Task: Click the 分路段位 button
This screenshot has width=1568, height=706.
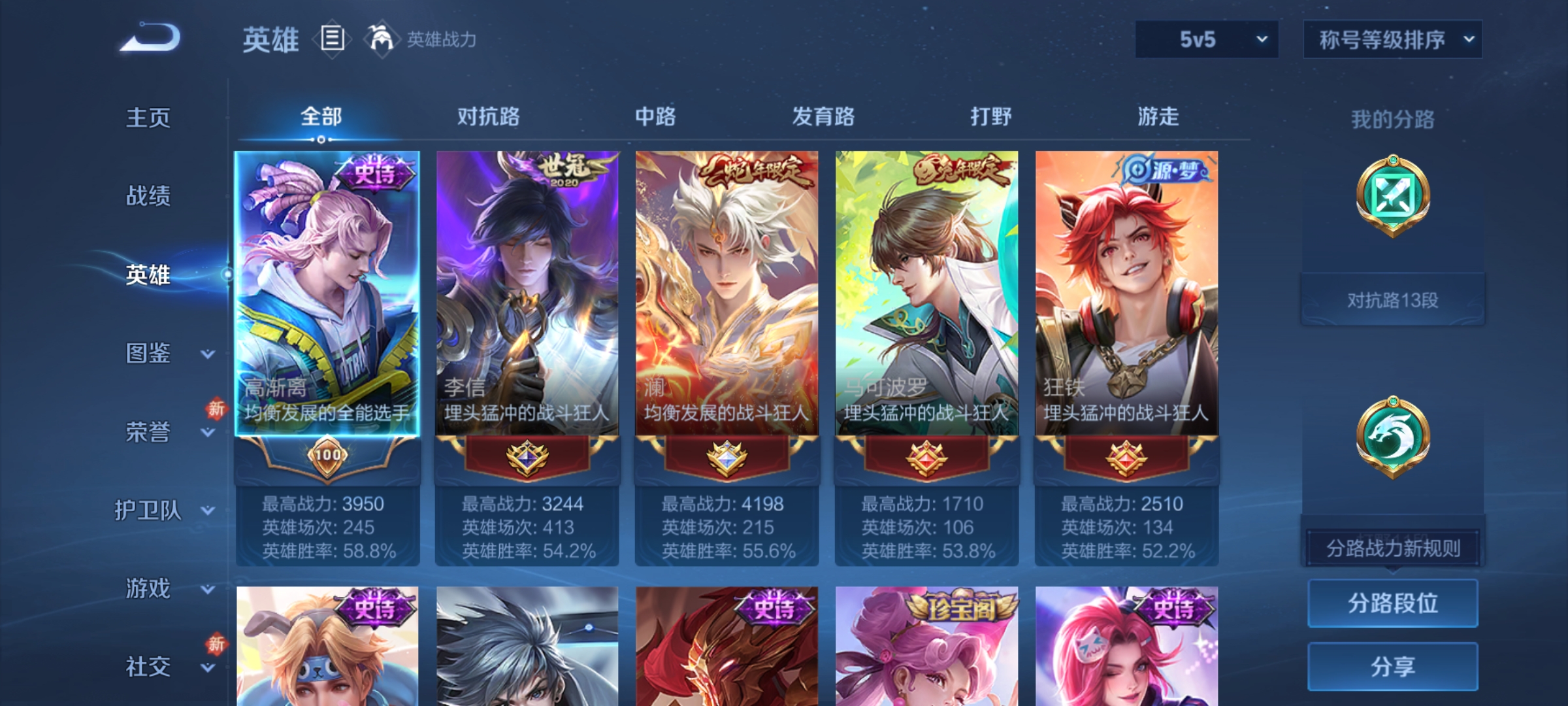Action: pyautogui.click(x=1392, y=605)
